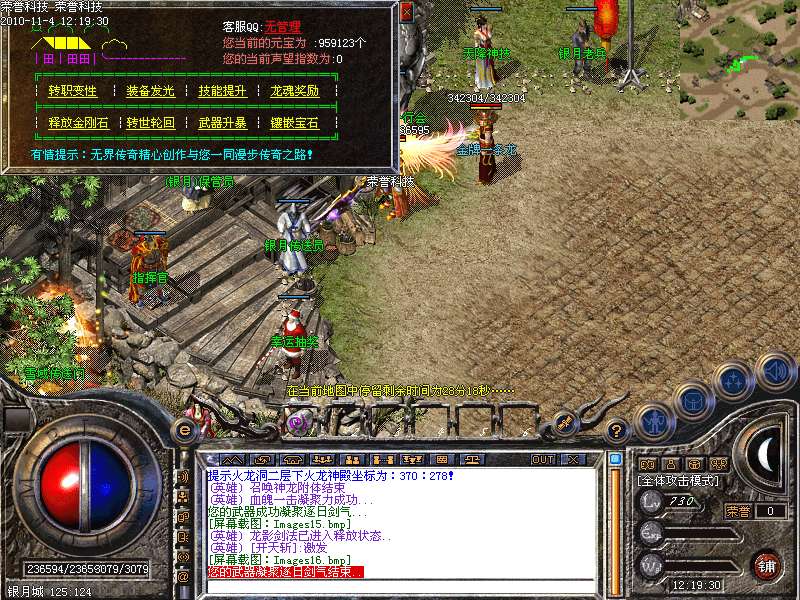This screenshot has width=800, height=600.
Task: Click the OUT button above chat
Action: pos(543,459)
